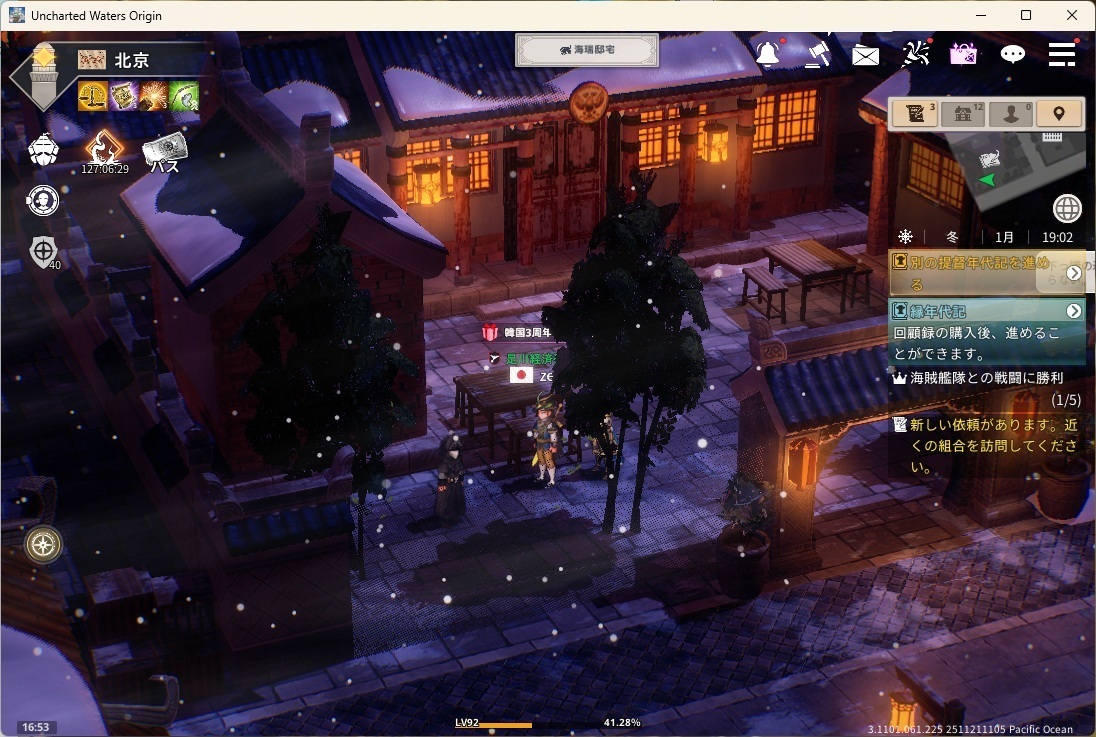Select the map pin location tab
This screenshot has width=1096, height=737.
[x=1059, y=114]
